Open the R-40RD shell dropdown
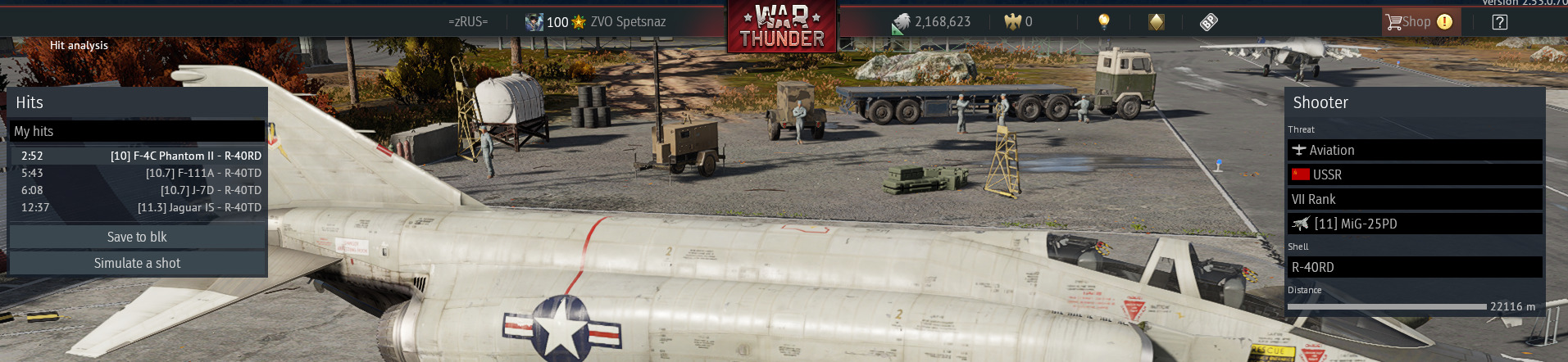1568x362 pixels. [1414, 267]
